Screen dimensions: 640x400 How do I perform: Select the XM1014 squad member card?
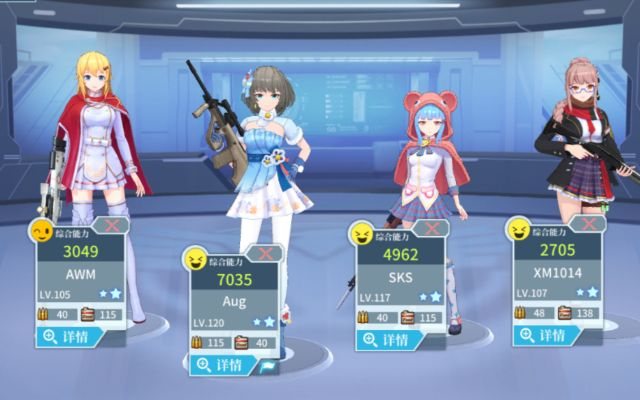[x=557, y=272]
